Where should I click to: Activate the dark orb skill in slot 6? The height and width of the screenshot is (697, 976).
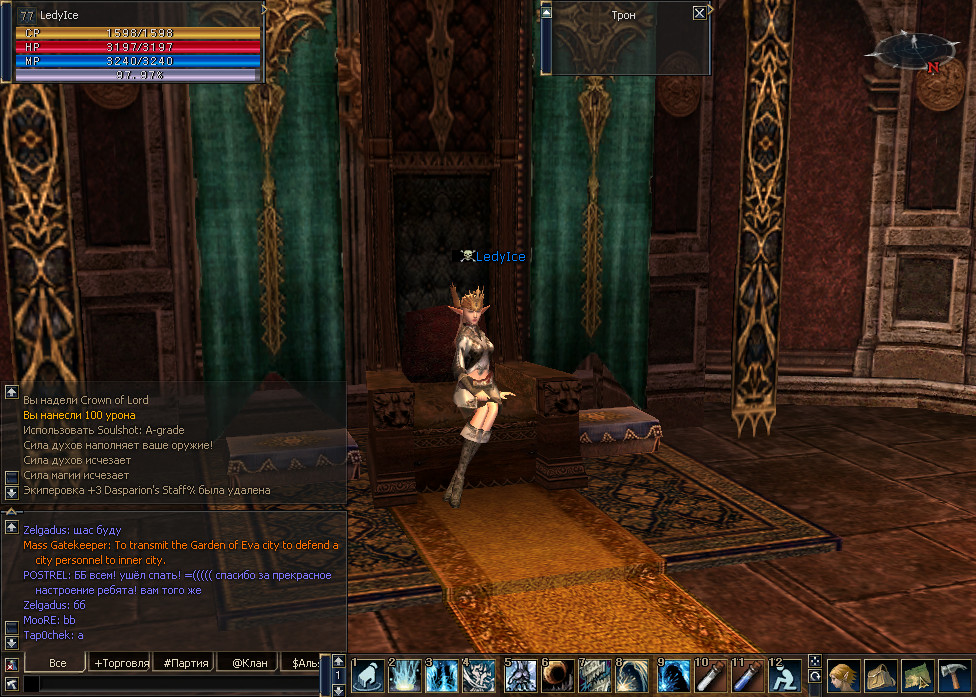click(x=557, y=676)
